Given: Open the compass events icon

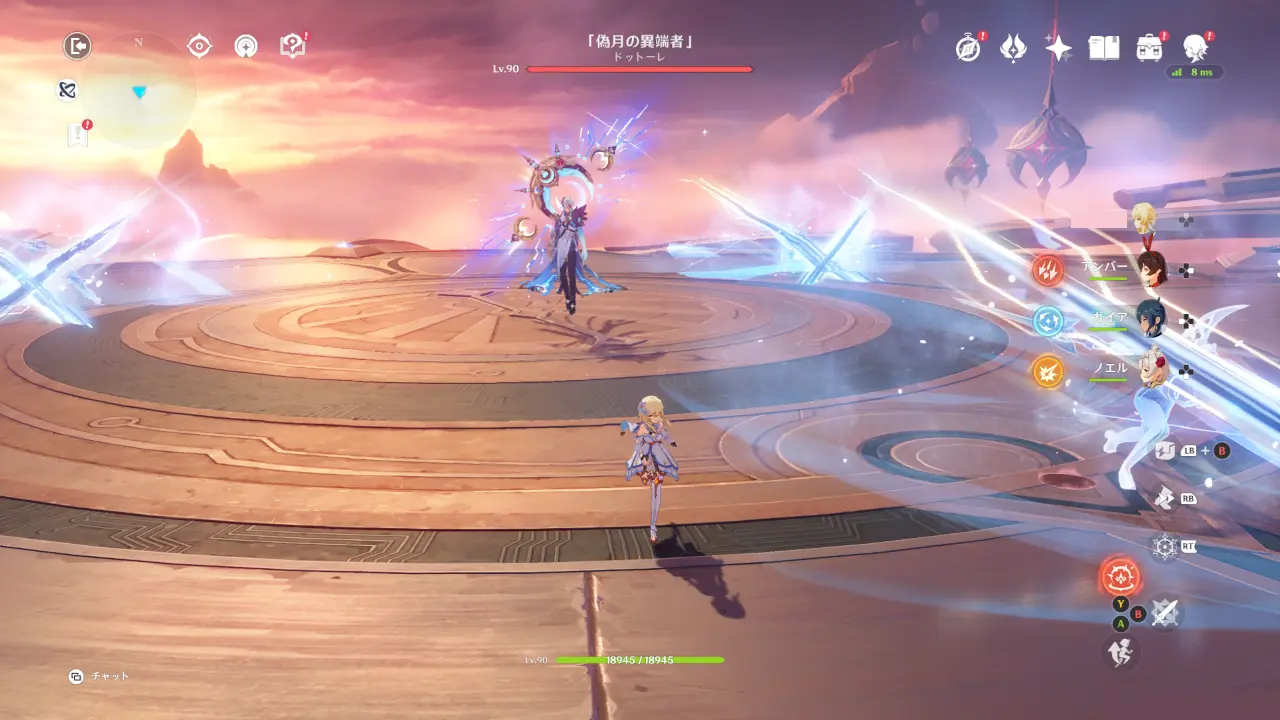Looking at the screenshot, I should (968, 47).
